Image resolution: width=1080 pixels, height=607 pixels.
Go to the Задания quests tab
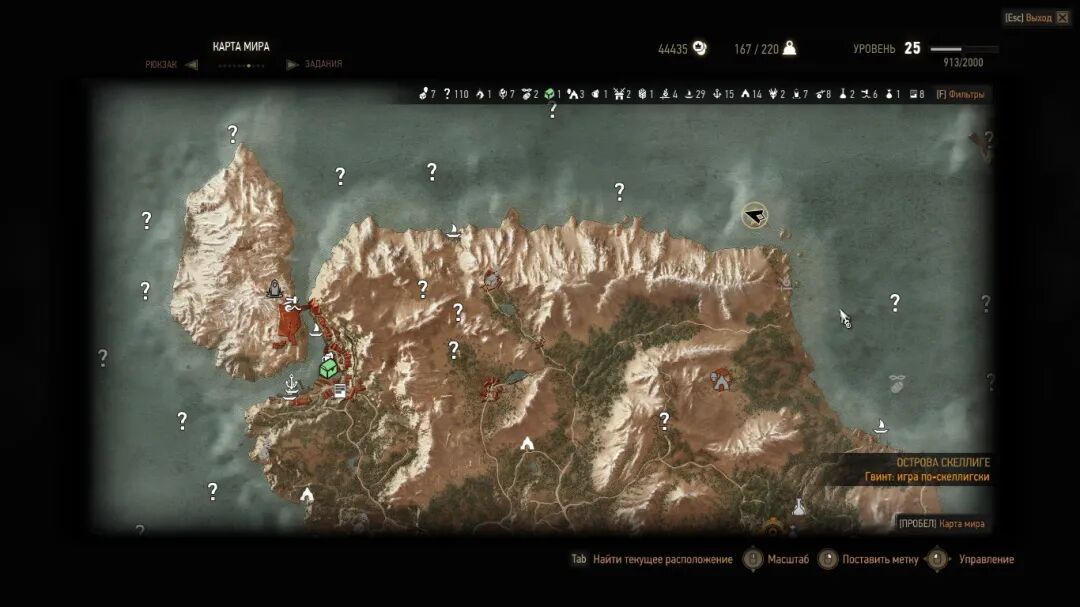pyautogui.click(x=323, y=64)
